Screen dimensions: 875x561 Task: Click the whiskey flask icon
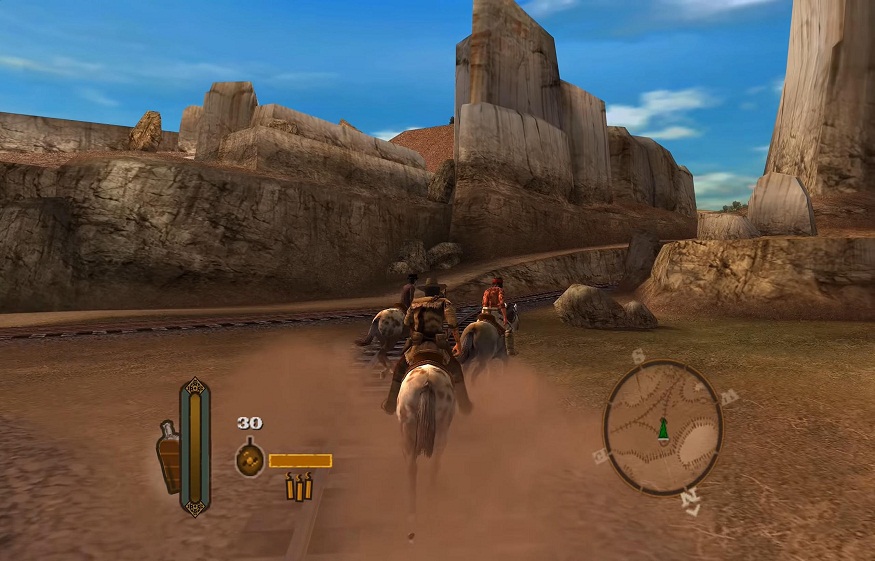point(168,457)
